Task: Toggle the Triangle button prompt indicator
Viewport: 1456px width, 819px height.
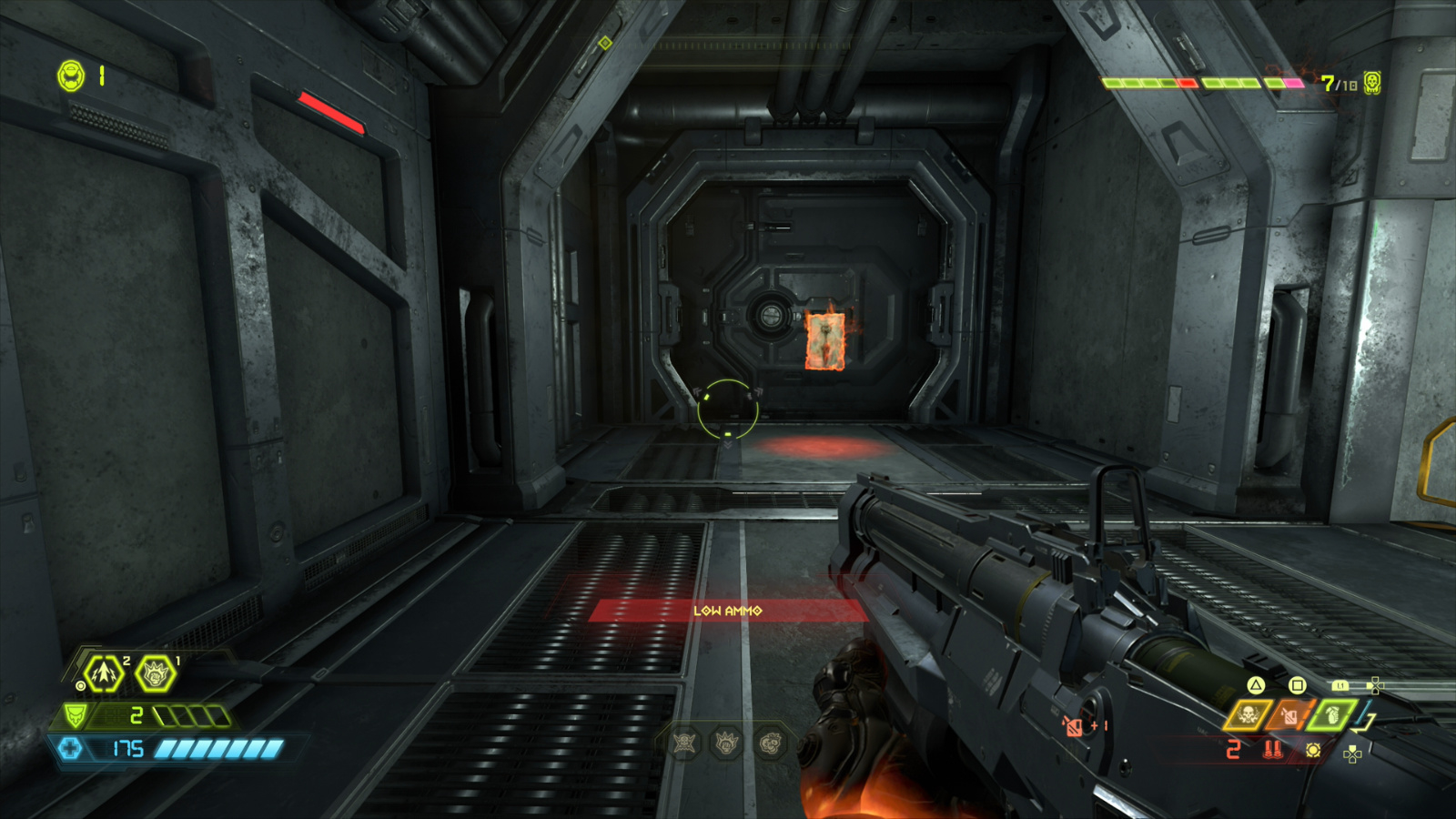Action: pos(1256,685)
